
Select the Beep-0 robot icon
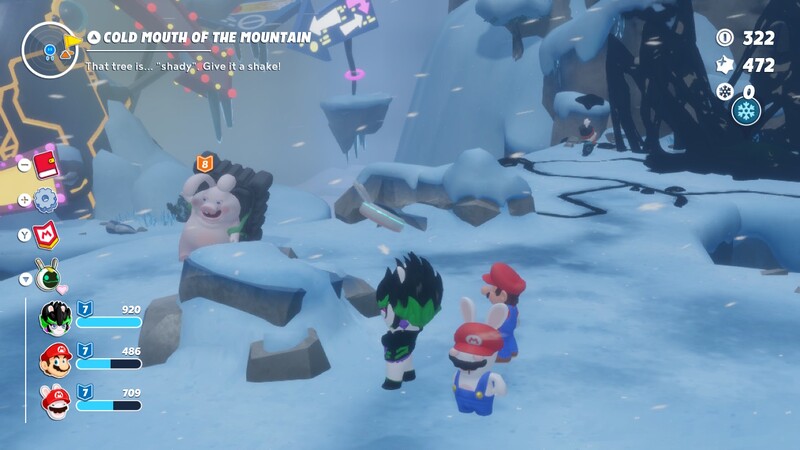(x=47, y=274)
